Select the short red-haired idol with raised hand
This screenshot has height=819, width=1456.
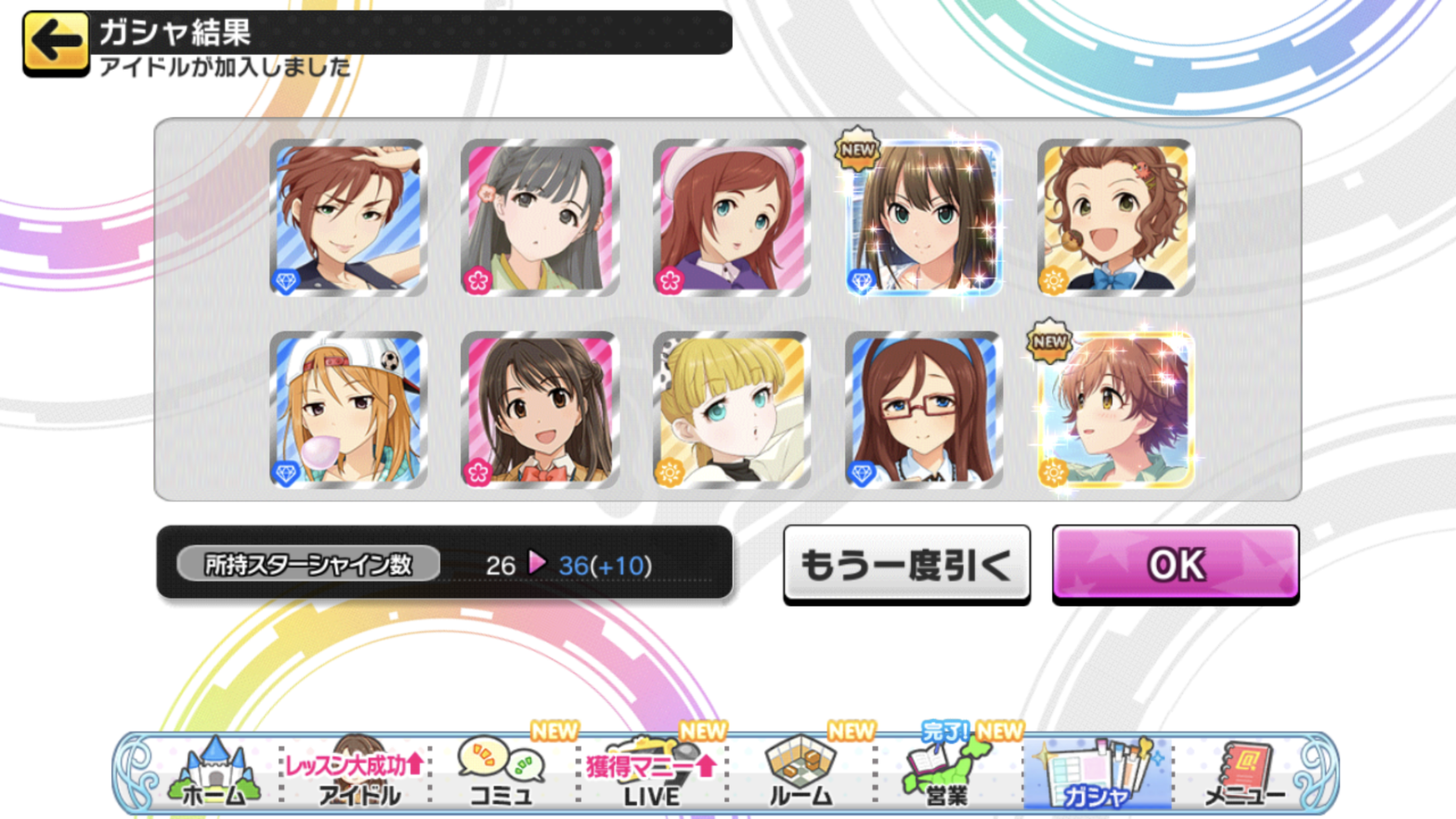coord(348,218)
